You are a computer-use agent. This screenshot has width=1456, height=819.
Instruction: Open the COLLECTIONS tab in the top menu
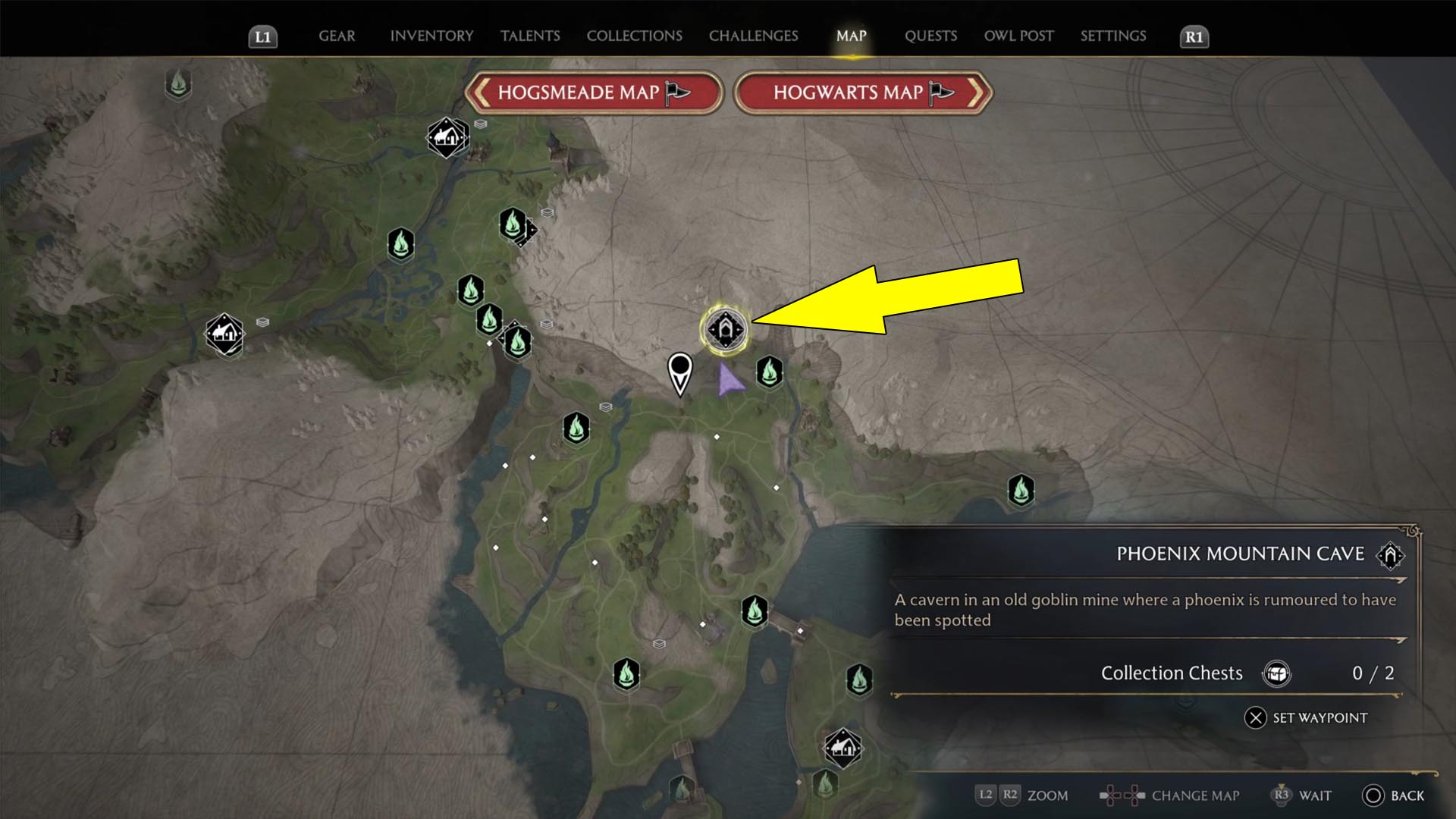634,36
